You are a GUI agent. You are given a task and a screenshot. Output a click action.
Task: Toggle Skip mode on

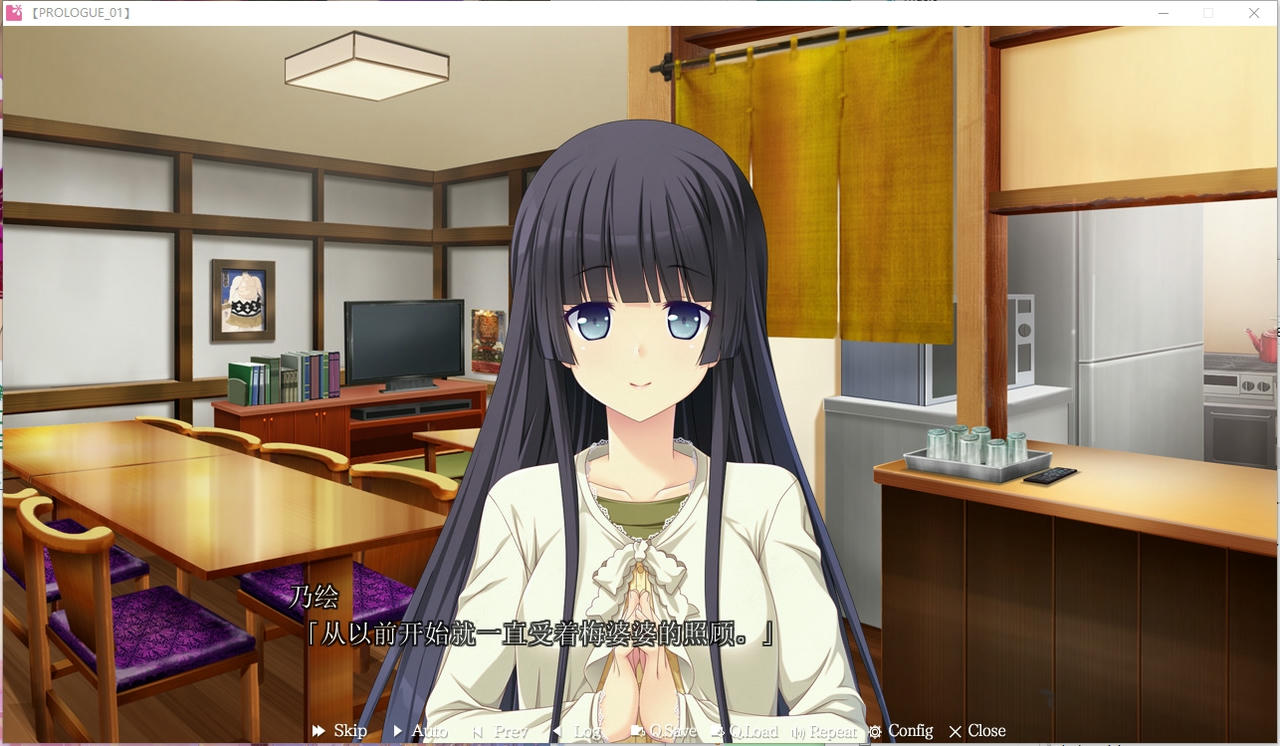(x=350, y=731)
